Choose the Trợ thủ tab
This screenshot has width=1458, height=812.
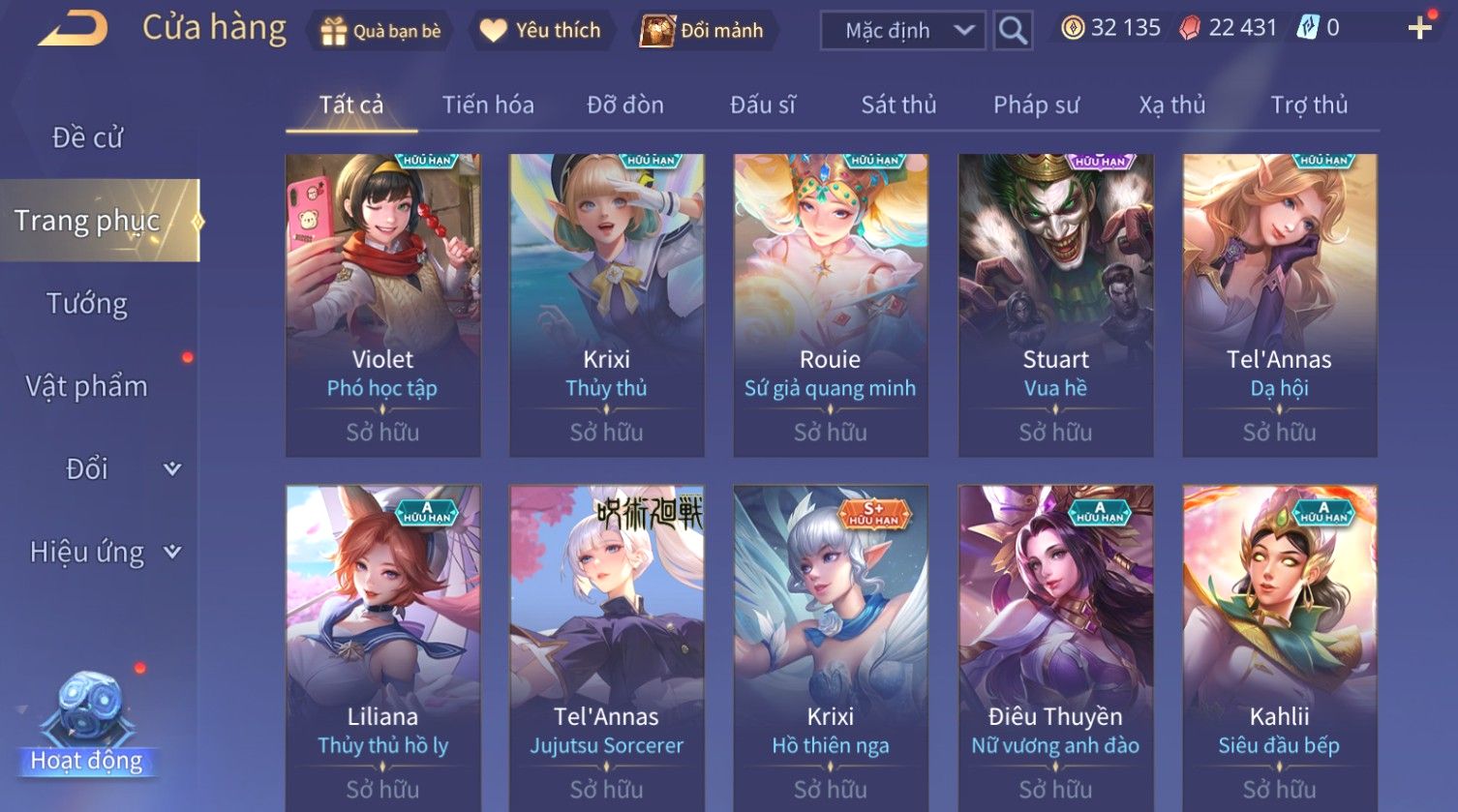coord(1309,105)
